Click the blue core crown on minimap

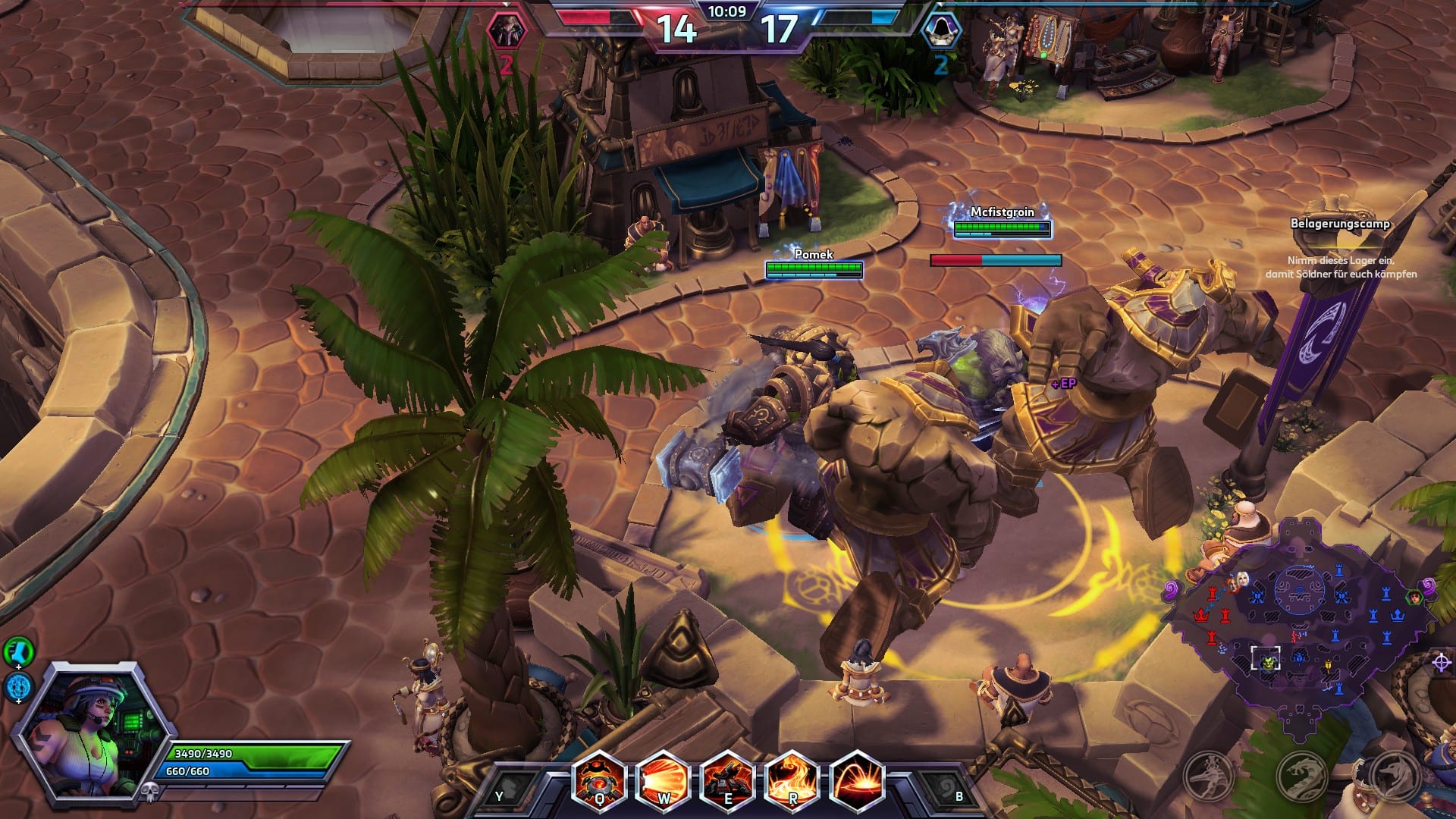pos(1397,615)
